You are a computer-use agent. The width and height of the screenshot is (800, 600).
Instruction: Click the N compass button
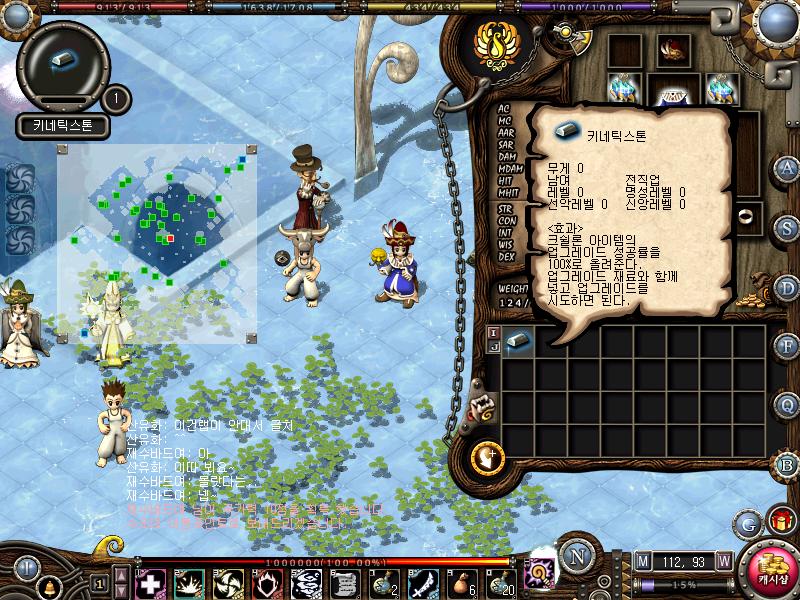[x=575, y=556]
